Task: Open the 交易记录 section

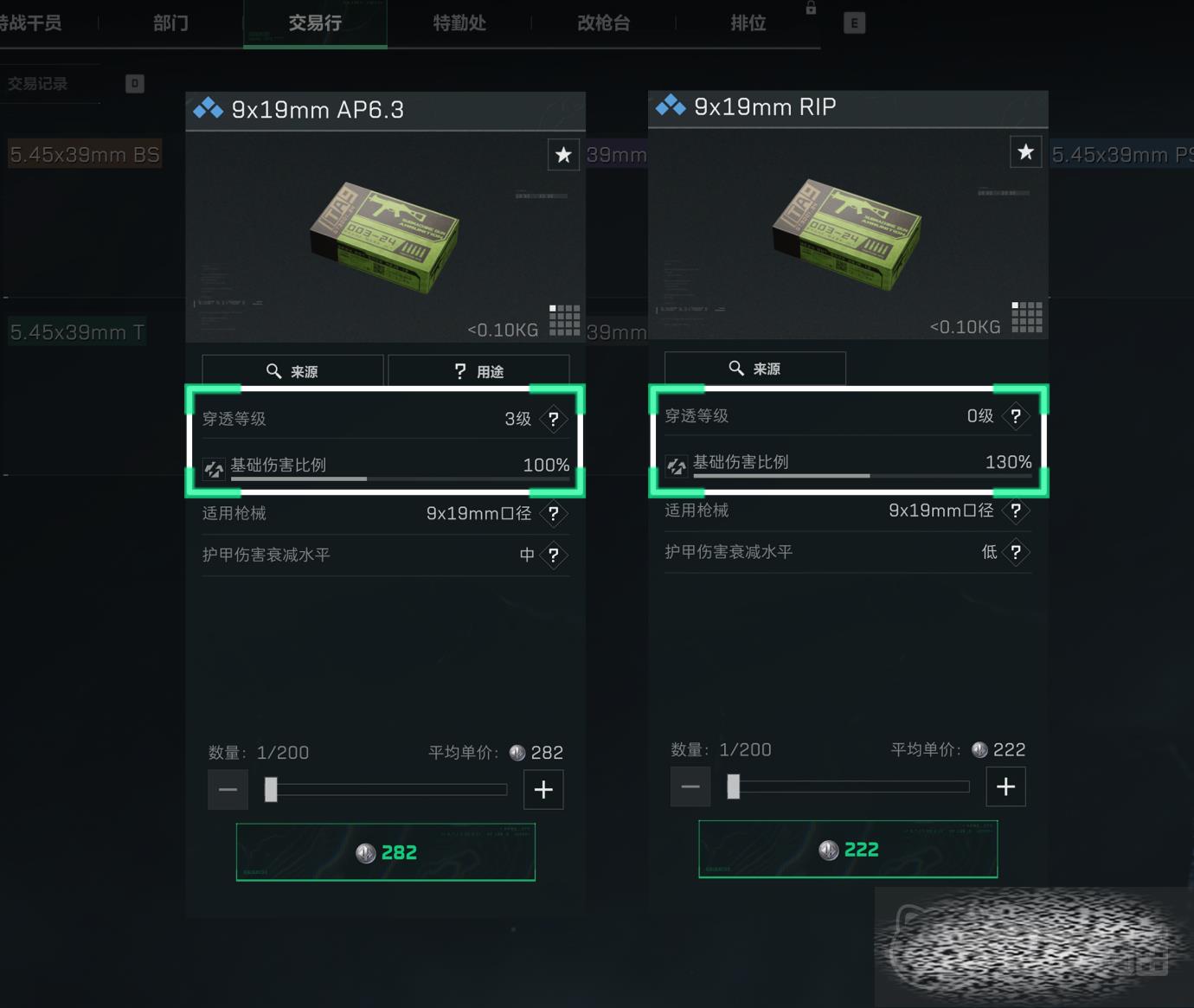Action: pyautogui.click(x=38, y=84)
